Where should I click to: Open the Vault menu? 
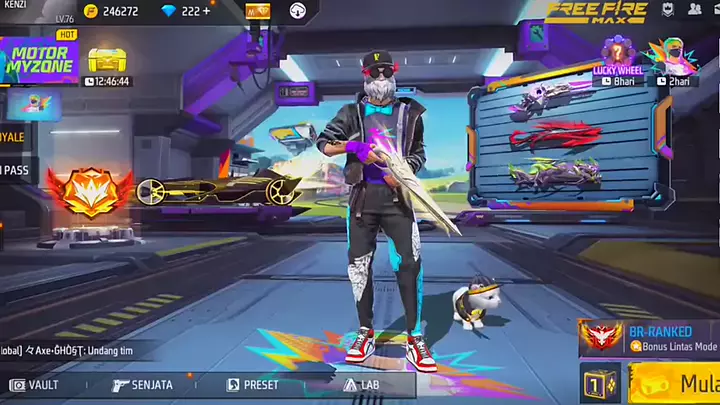(35, 384)
